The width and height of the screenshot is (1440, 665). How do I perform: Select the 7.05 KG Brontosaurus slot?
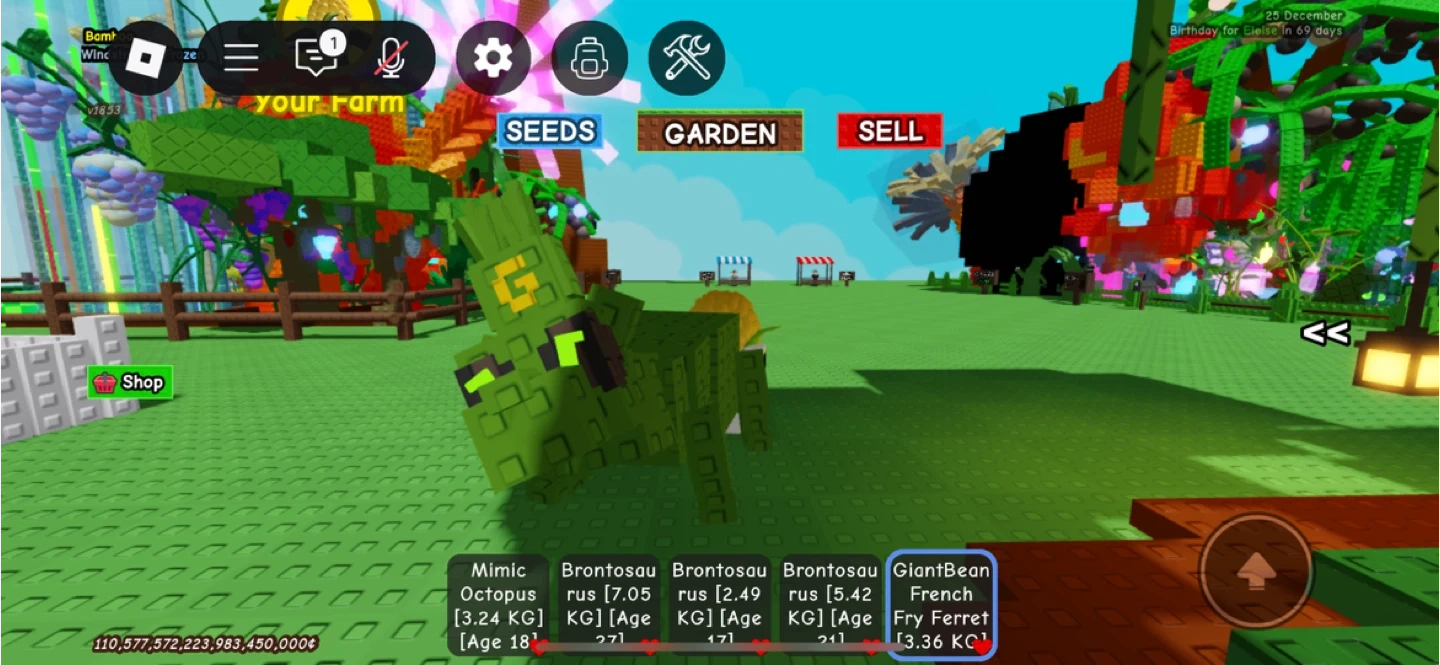tap(608, 604)
